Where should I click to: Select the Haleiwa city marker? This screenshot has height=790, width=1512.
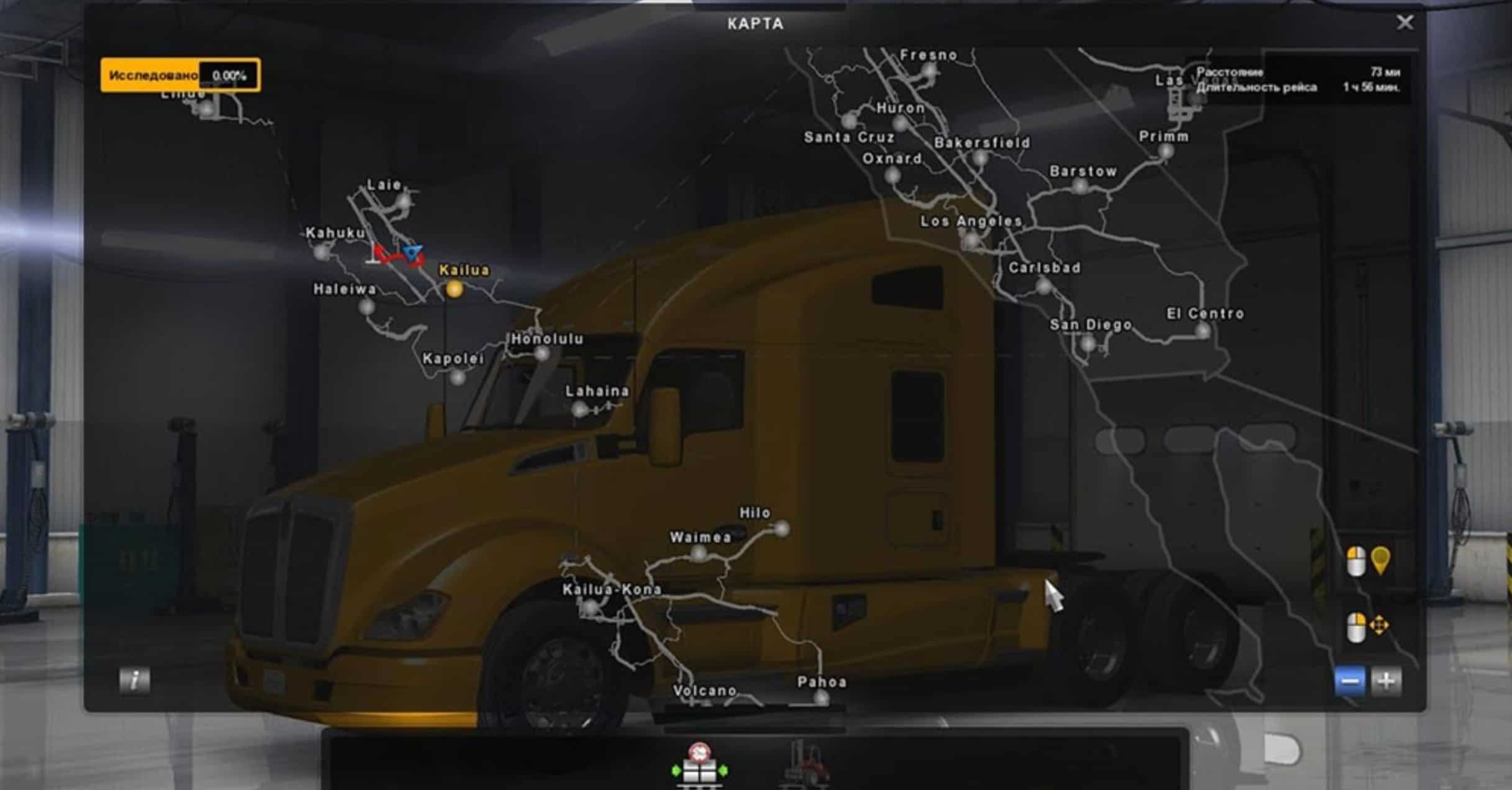tap(367, 306)
